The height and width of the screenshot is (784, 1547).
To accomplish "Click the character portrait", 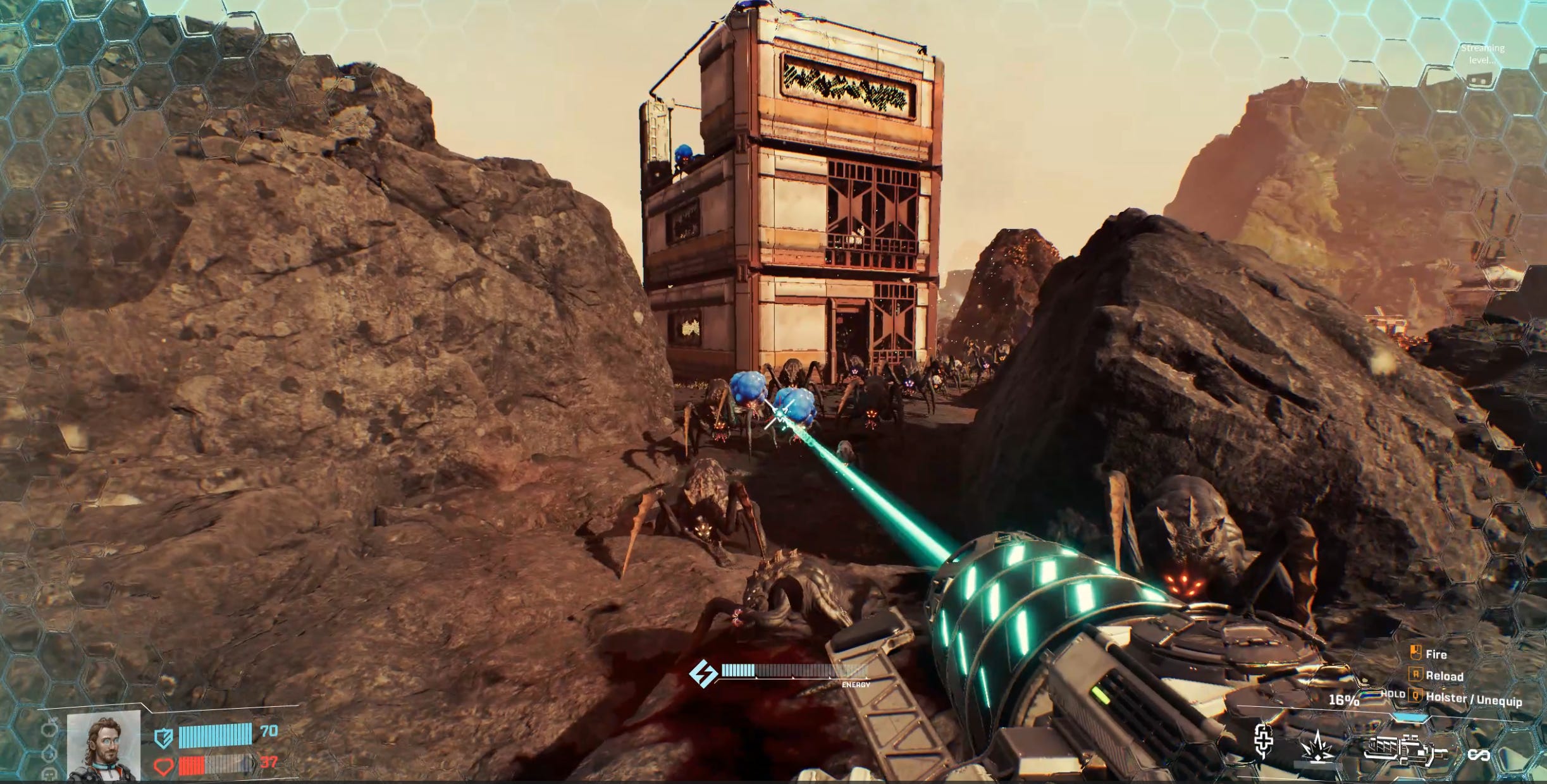I will 103,745.
